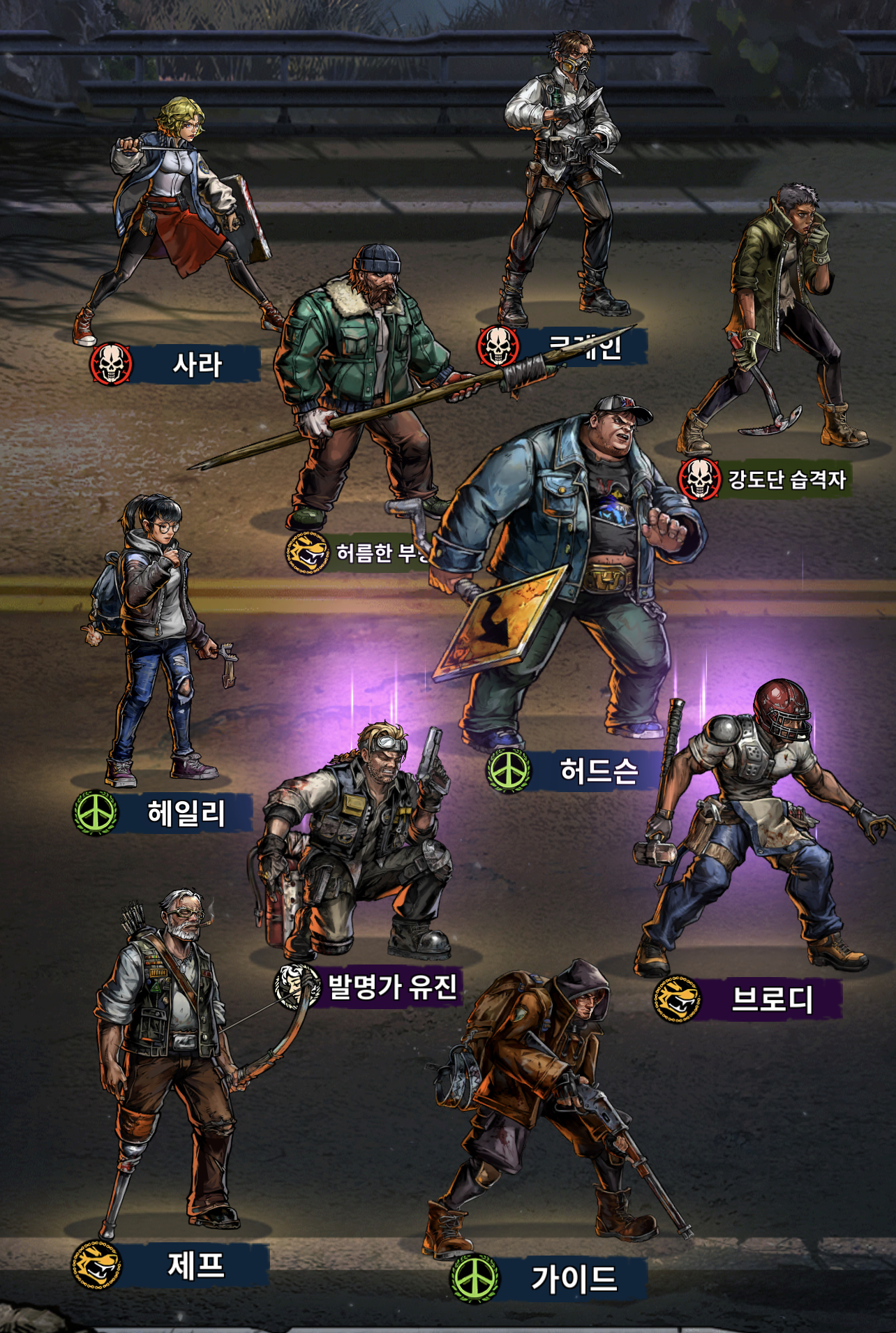Choose the 강도단 습격자 name tag
Screen dimensions: 896x1333
(787, 479)
